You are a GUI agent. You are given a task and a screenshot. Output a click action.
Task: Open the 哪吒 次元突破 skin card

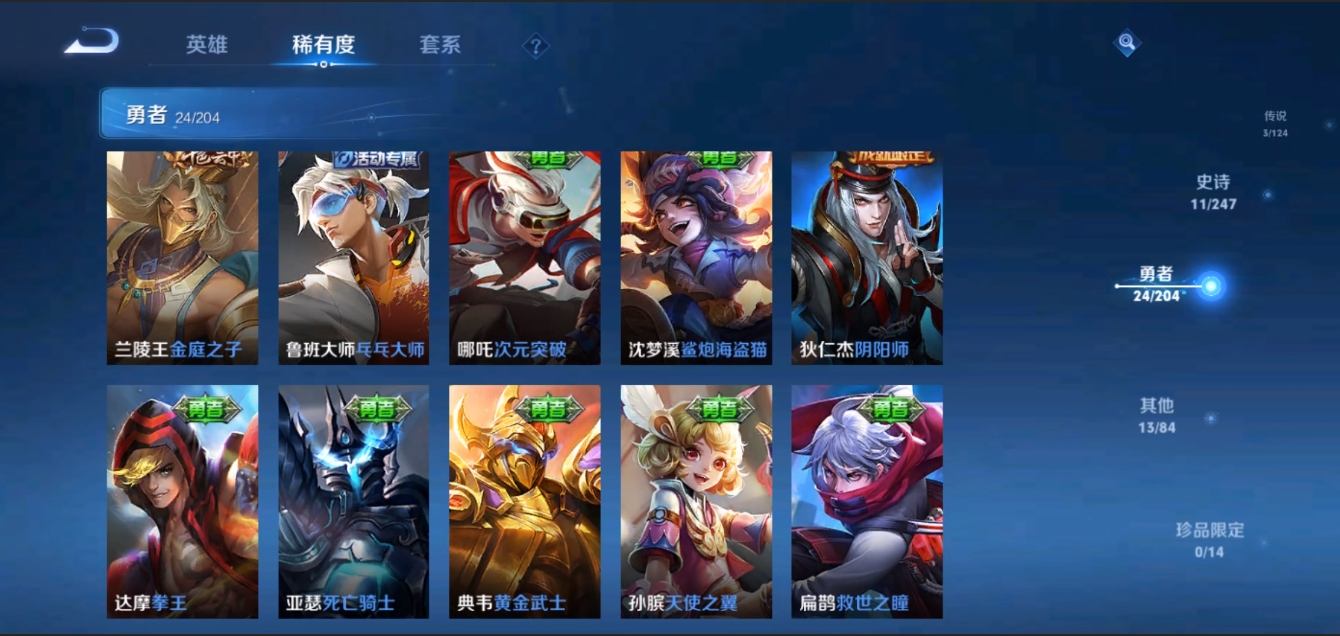[524, 257]
